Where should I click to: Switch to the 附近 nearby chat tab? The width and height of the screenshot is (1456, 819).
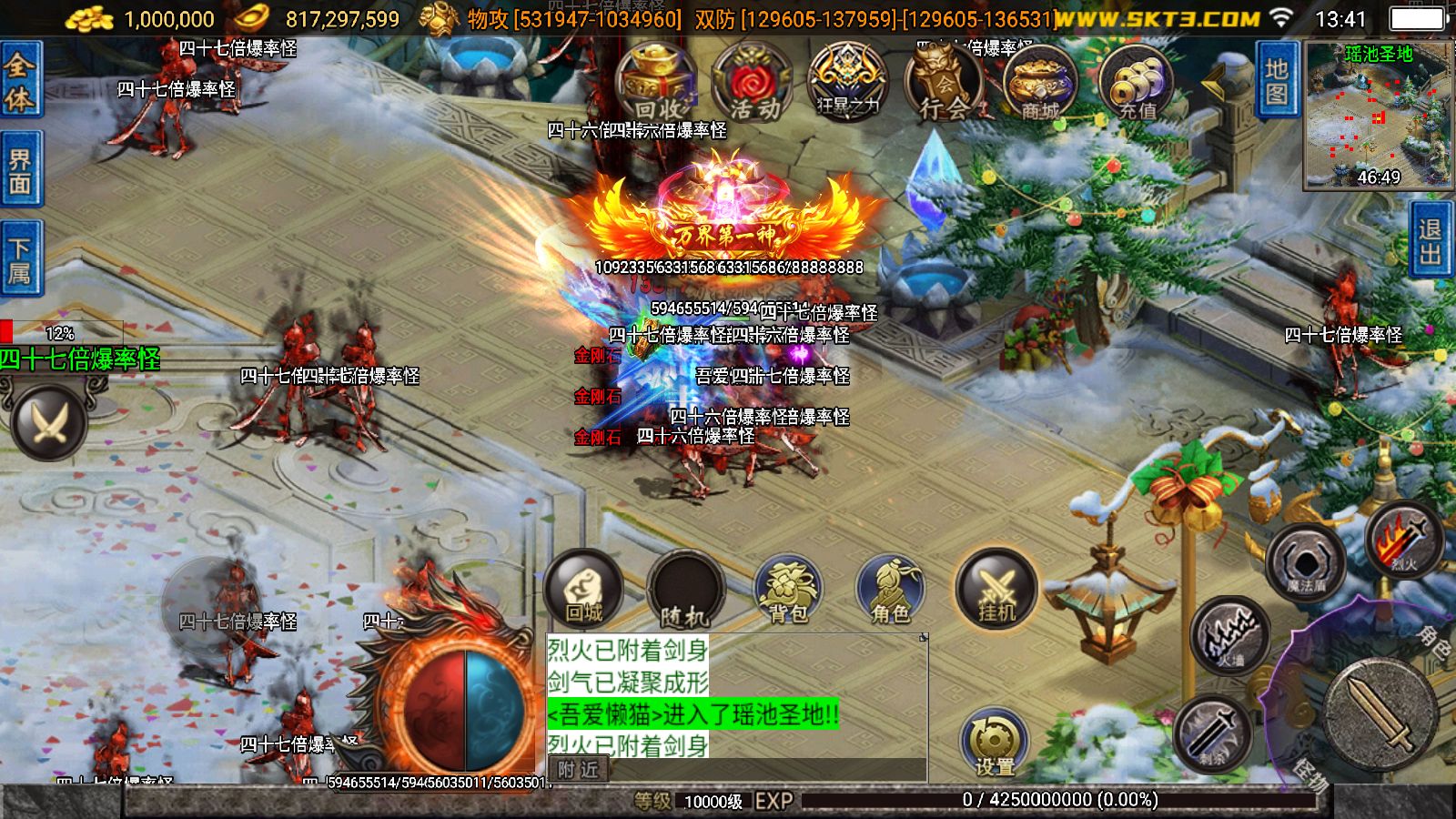coord(579,769)
